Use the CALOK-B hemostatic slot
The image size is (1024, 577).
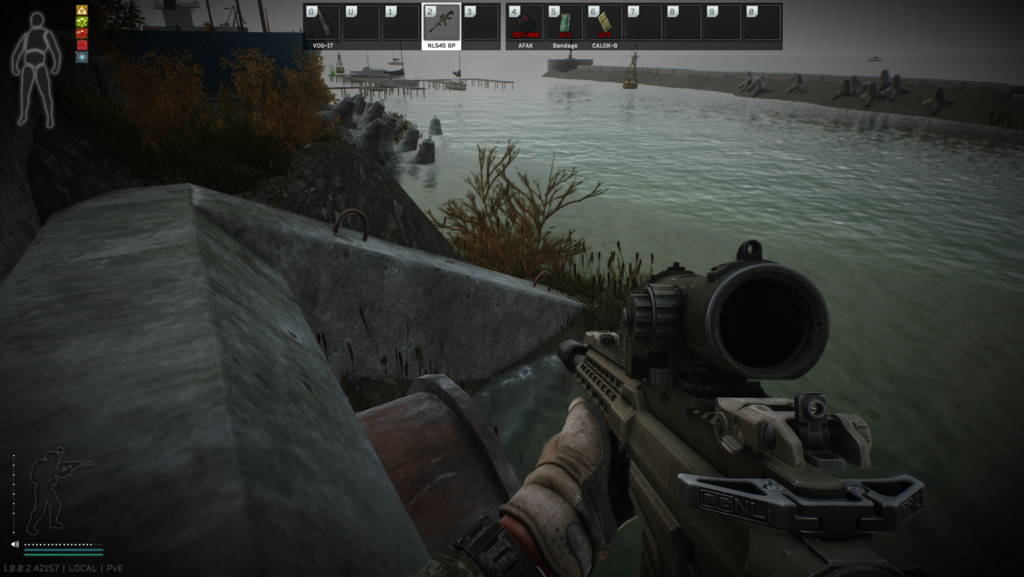tap(604, 23)
